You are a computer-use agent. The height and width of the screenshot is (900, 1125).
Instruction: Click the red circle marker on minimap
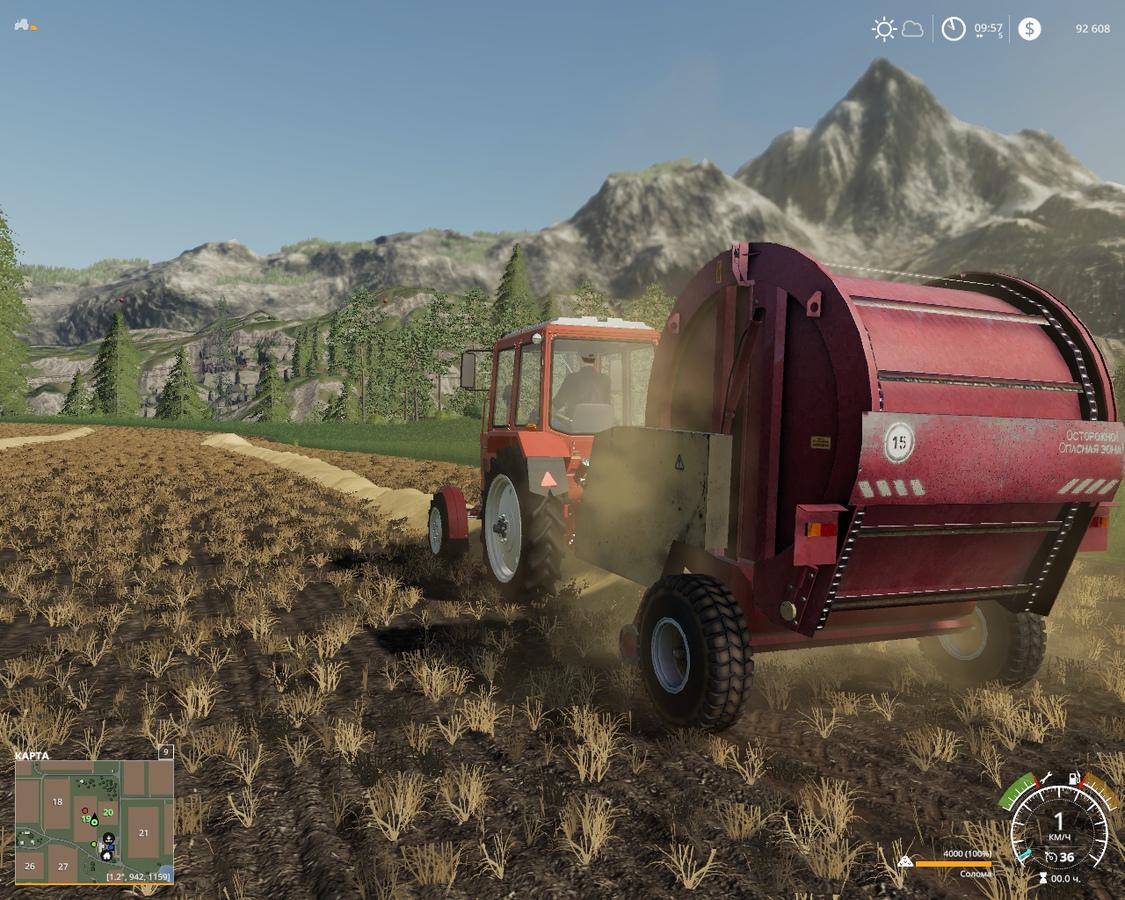[x=85, y=811]
